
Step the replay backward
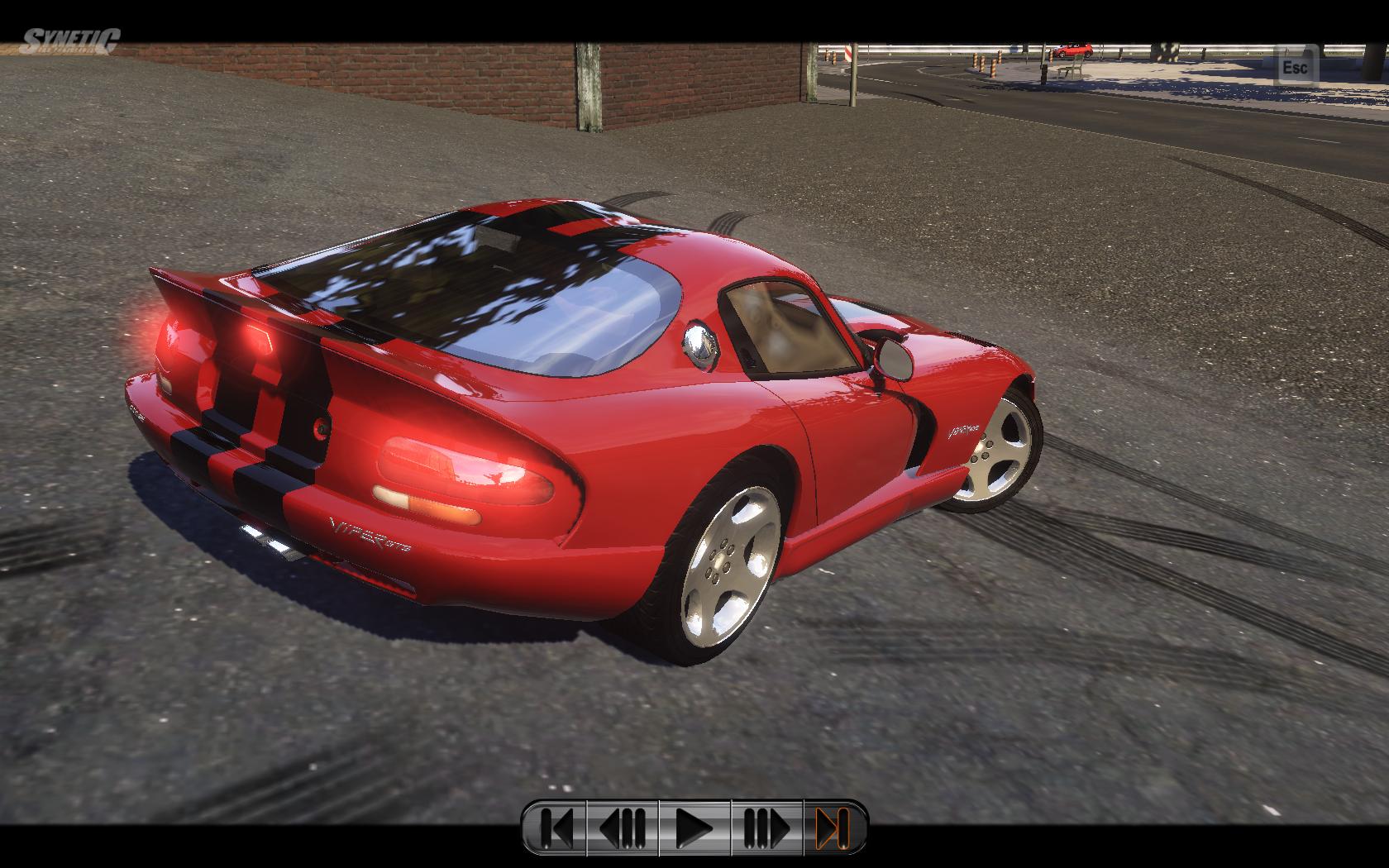pyautogui.click(x=623, y=827)
